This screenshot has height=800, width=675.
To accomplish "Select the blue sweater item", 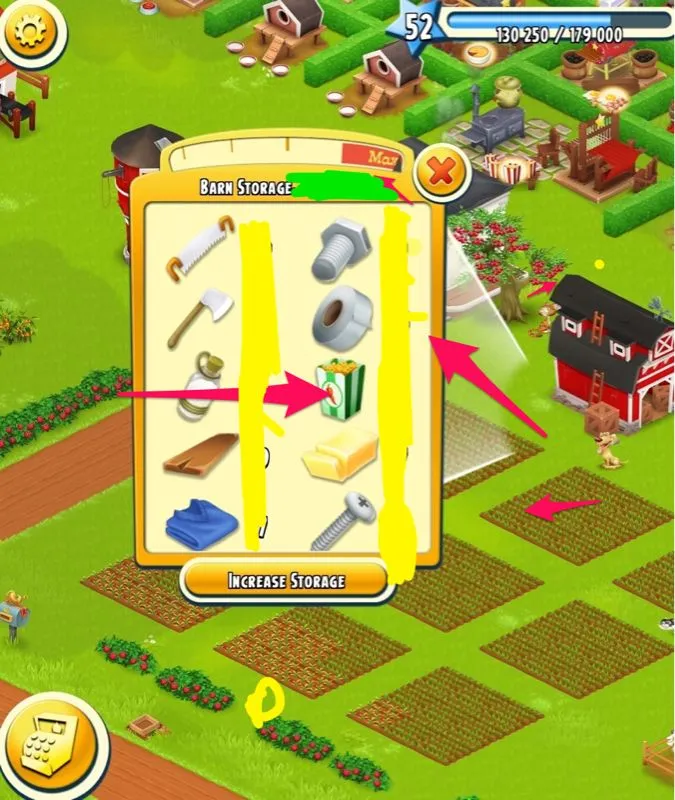I will (x=201, y=521).
